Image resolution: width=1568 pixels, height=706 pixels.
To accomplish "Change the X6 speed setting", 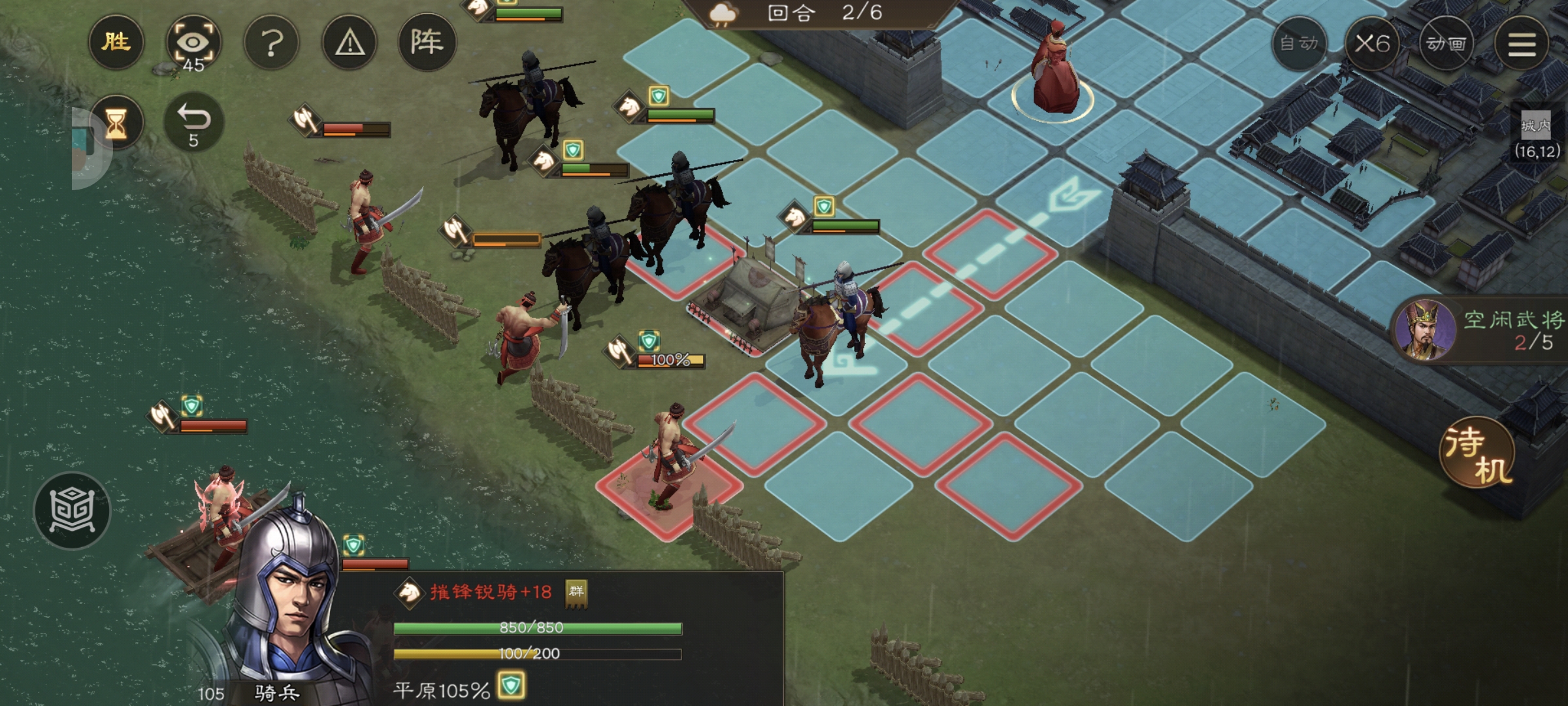I will coord(1372,44).
